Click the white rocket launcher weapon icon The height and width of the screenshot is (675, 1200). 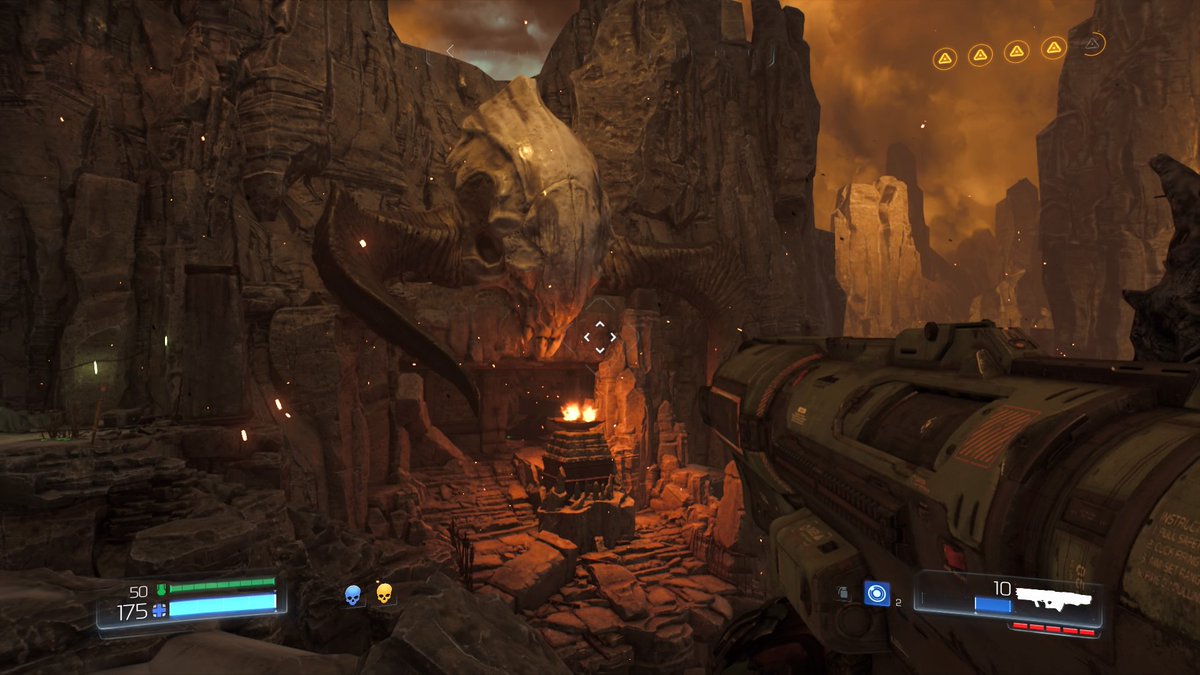point(1056,600)
